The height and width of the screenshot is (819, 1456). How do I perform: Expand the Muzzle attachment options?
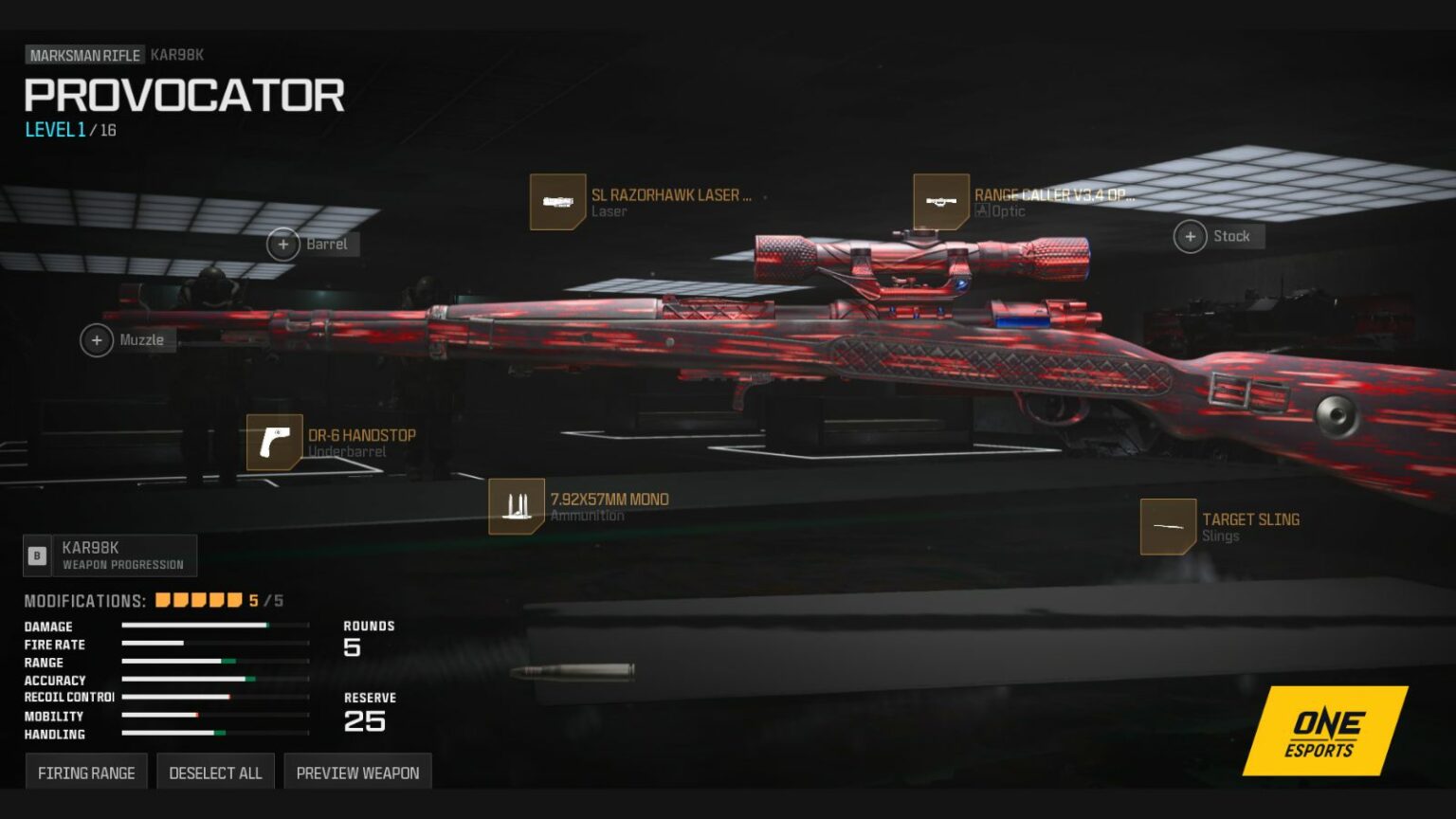tap(96, 339)
